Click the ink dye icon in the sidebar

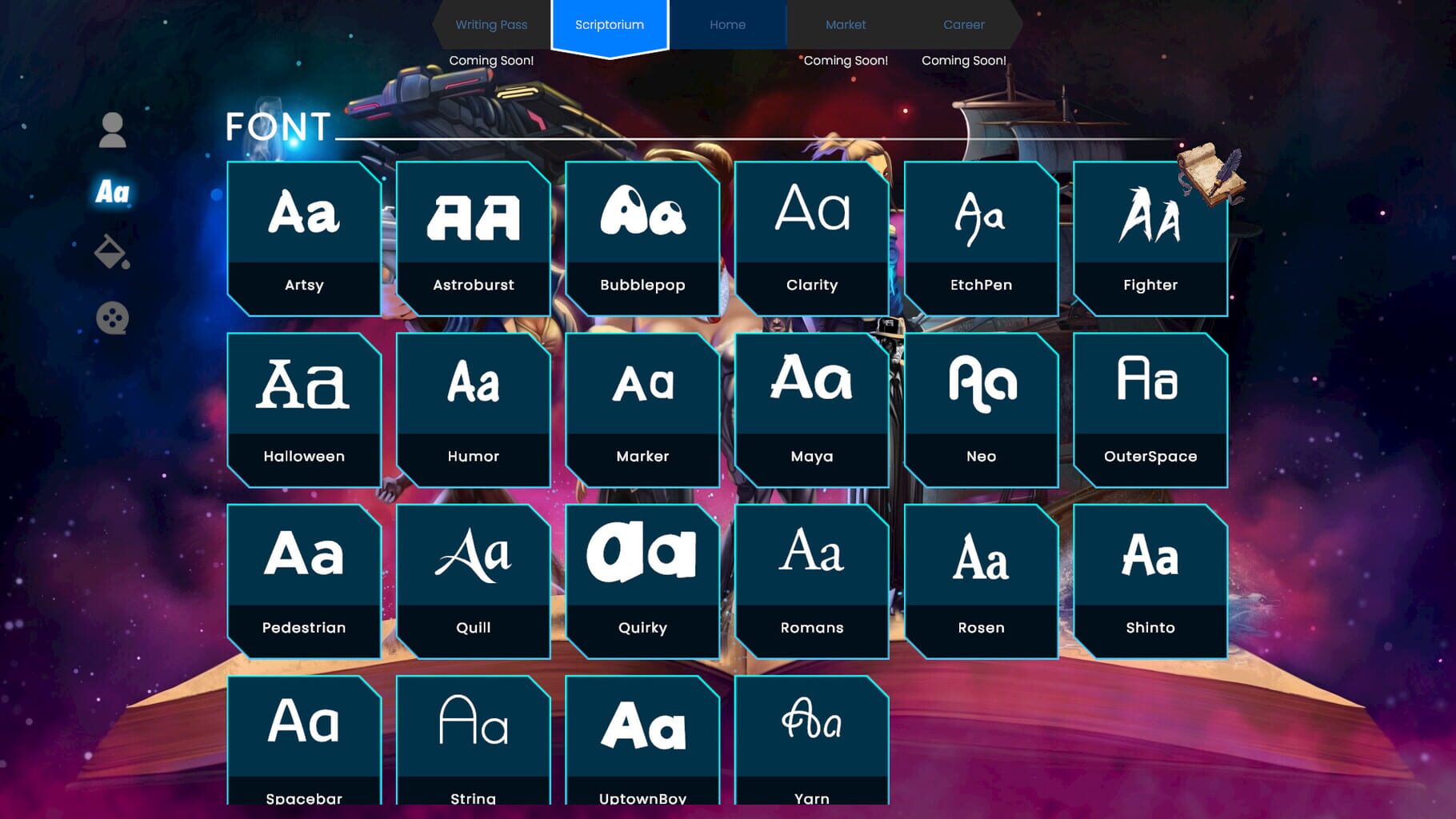[x=112, y=254]
